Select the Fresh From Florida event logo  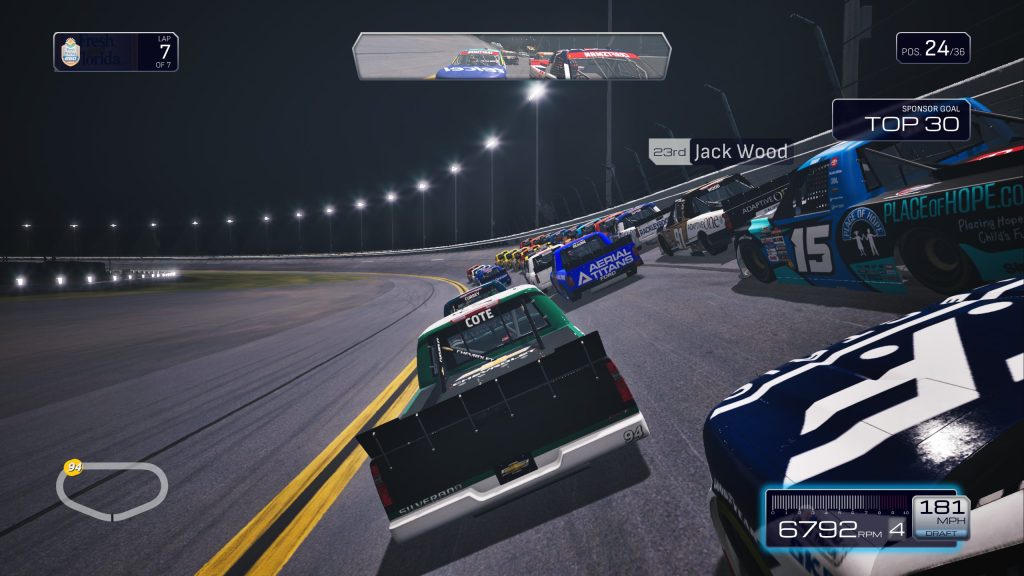coord(94,52)
